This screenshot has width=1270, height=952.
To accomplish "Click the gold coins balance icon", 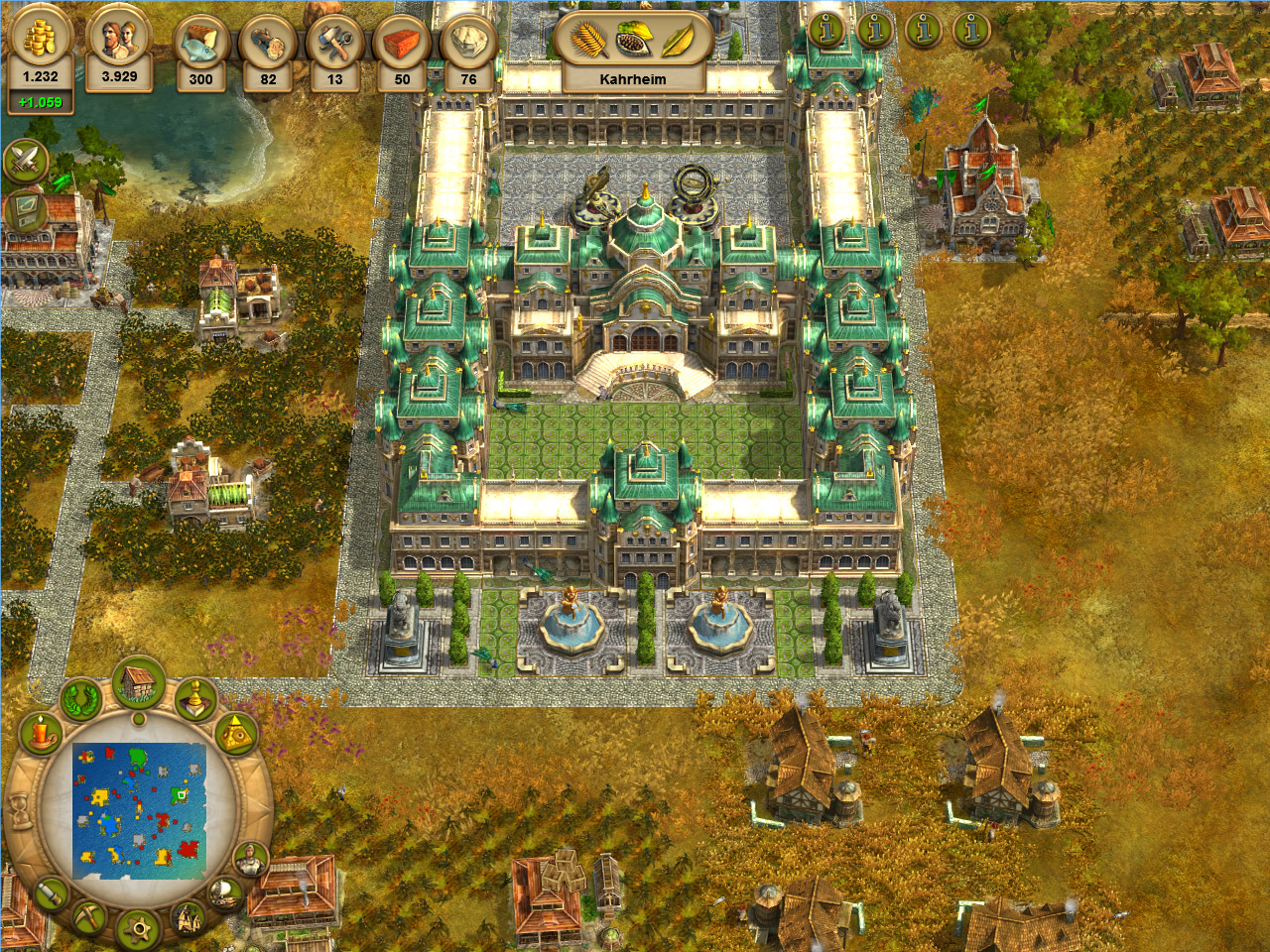I will click(x=40, y=40).
